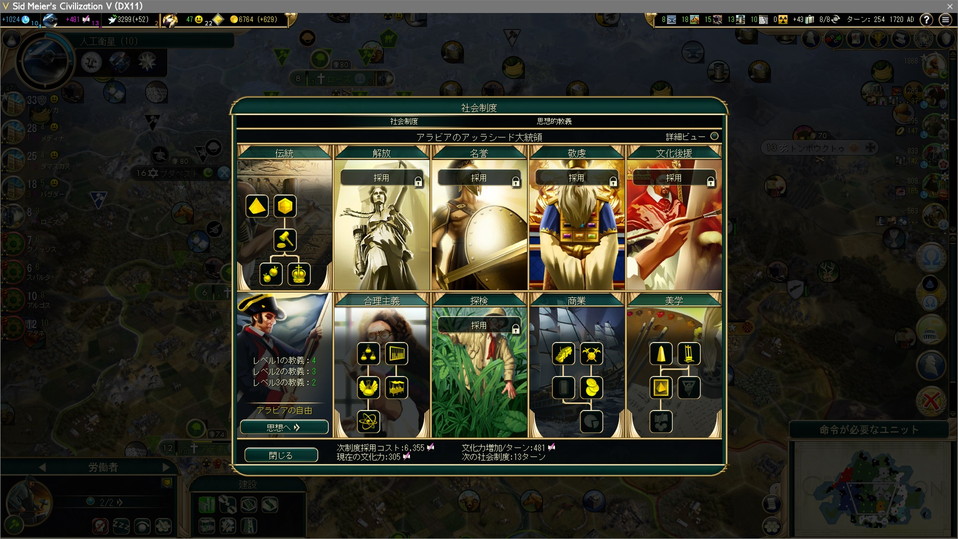The image size is (958, 539).
Task: Adopt the 名誉 (Honor) policy tree
Action: [478, 178]
